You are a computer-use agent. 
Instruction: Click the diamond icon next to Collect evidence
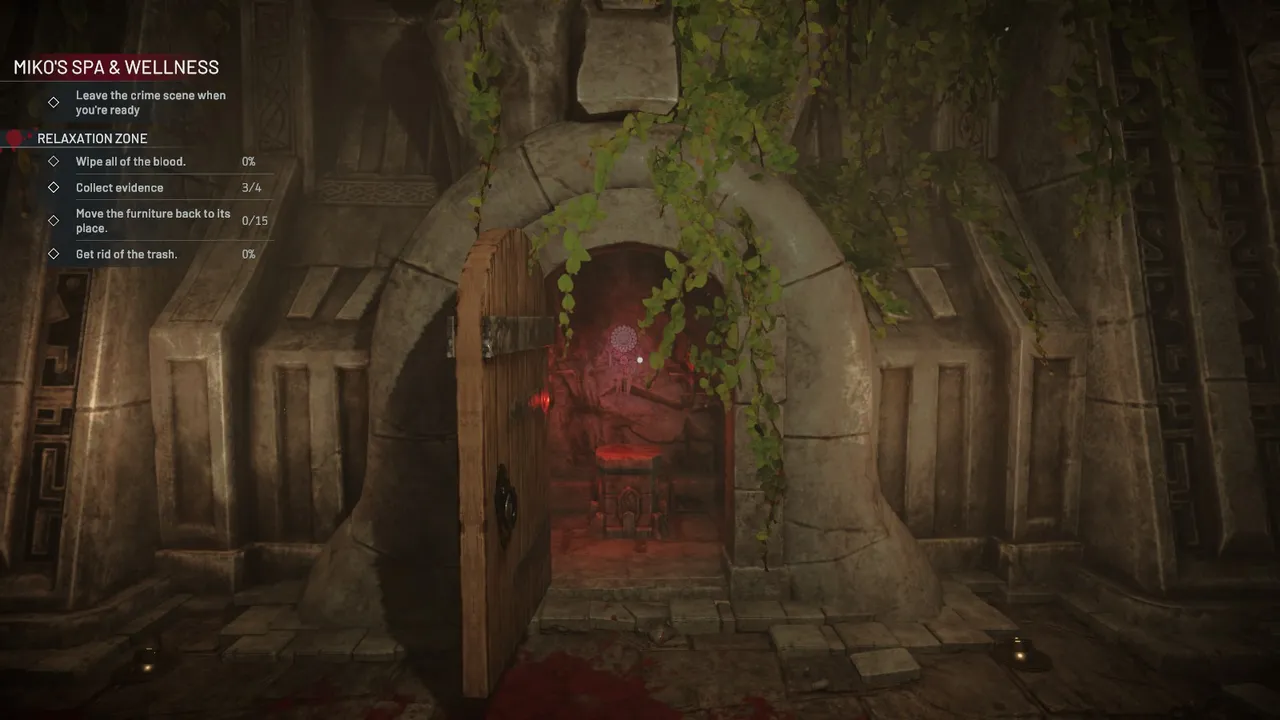pos(53,187)
